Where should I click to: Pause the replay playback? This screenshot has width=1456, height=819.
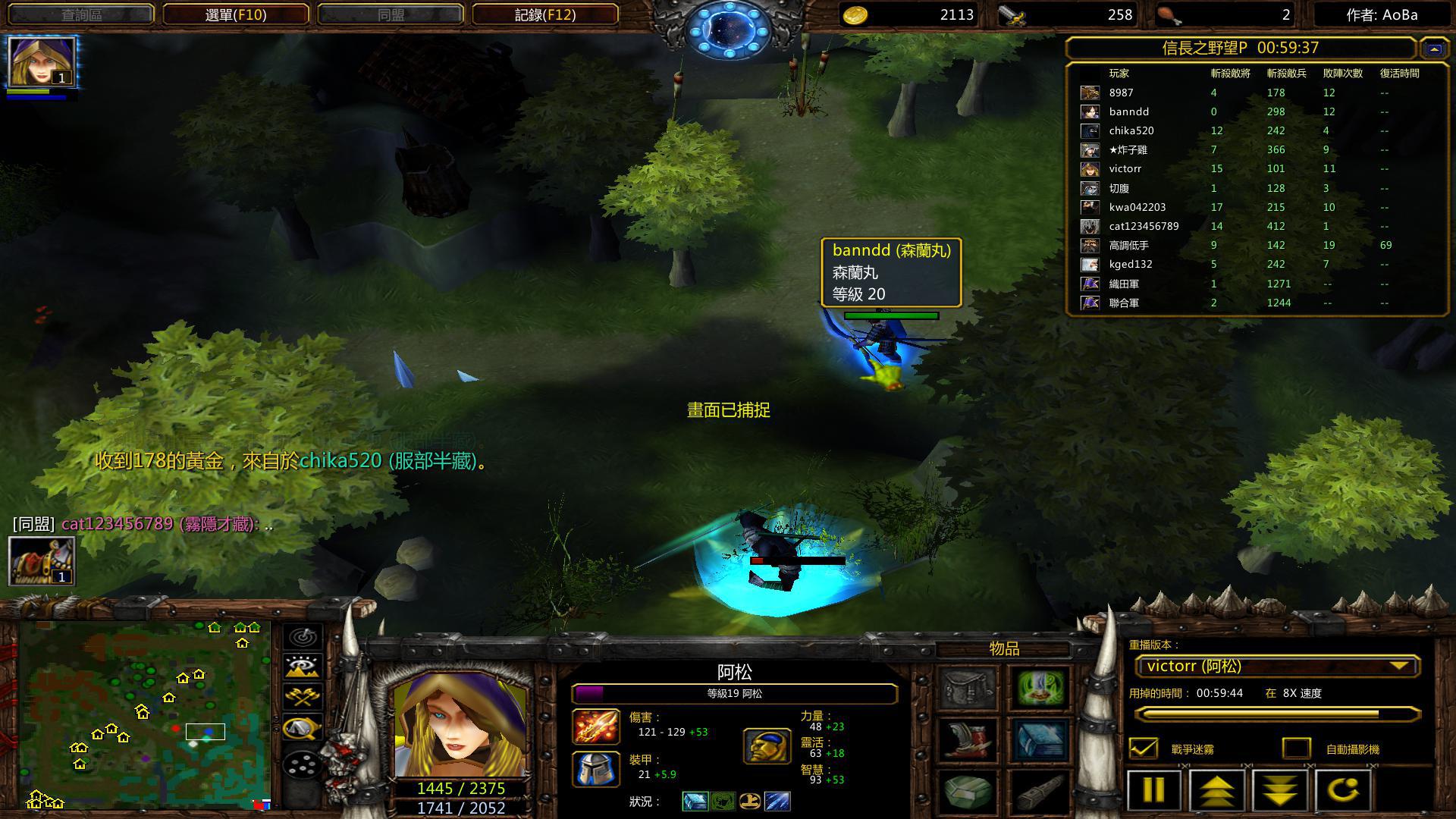[1153, 789]
